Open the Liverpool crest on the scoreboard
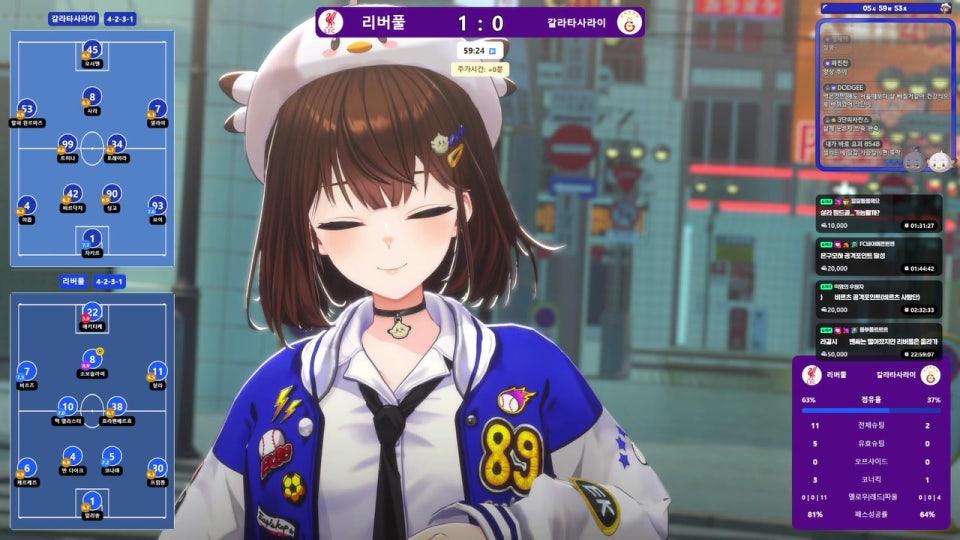The height and width of the screenshot is (540, 960). [x=327, y=21]
